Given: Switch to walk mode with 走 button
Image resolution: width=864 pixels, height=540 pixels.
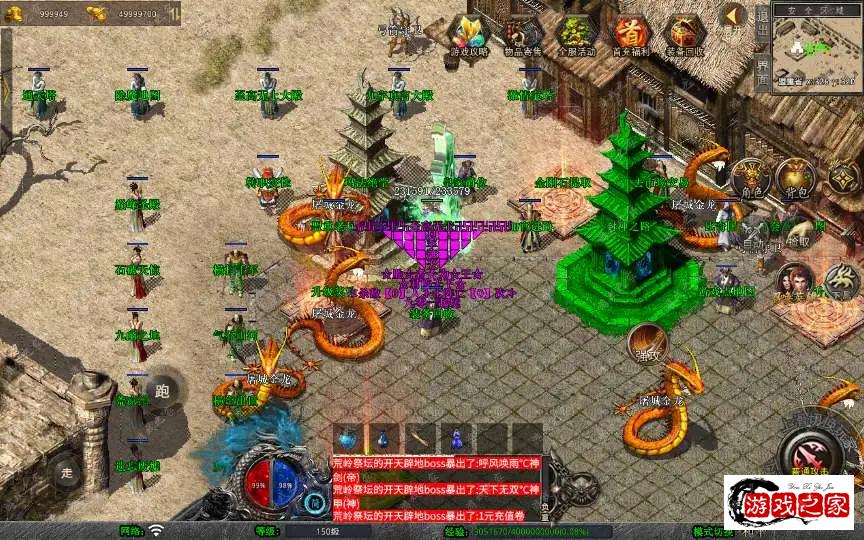Looking at the screenshot, I should pos(67,470).
